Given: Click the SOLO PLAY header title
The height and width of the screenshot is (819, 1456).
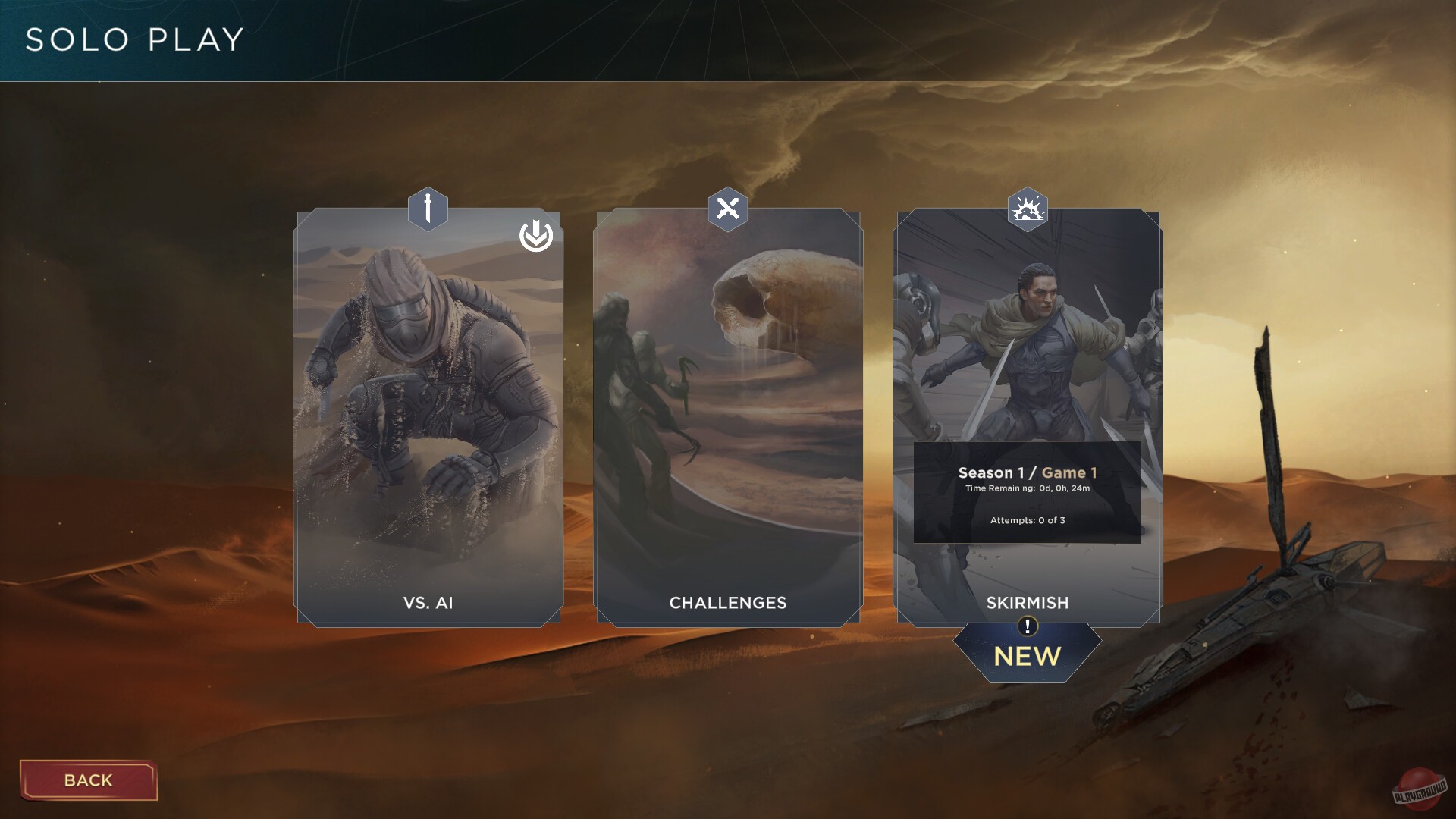Looking at the screenshot, I should pos(133,40).
